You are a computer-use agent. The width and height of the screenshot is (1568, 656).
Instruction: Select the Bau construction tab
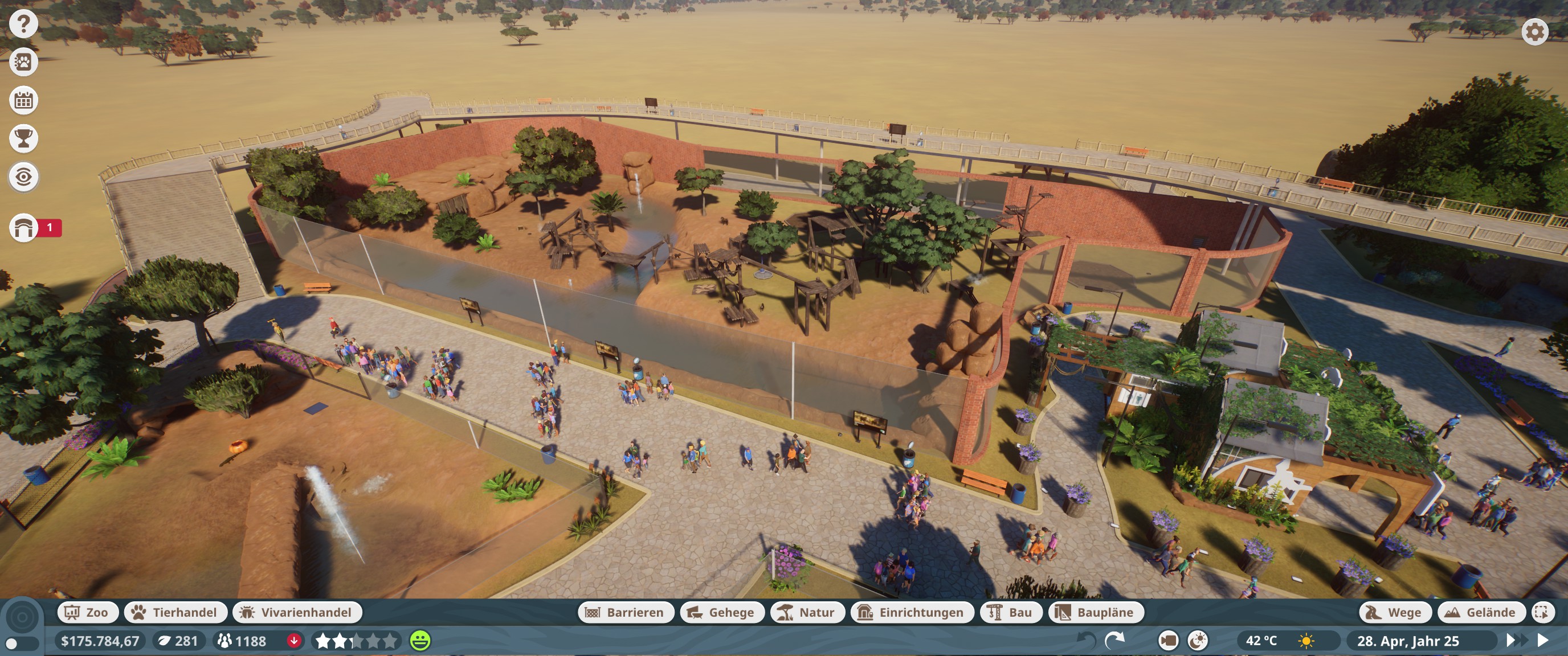click(1011, 612)
